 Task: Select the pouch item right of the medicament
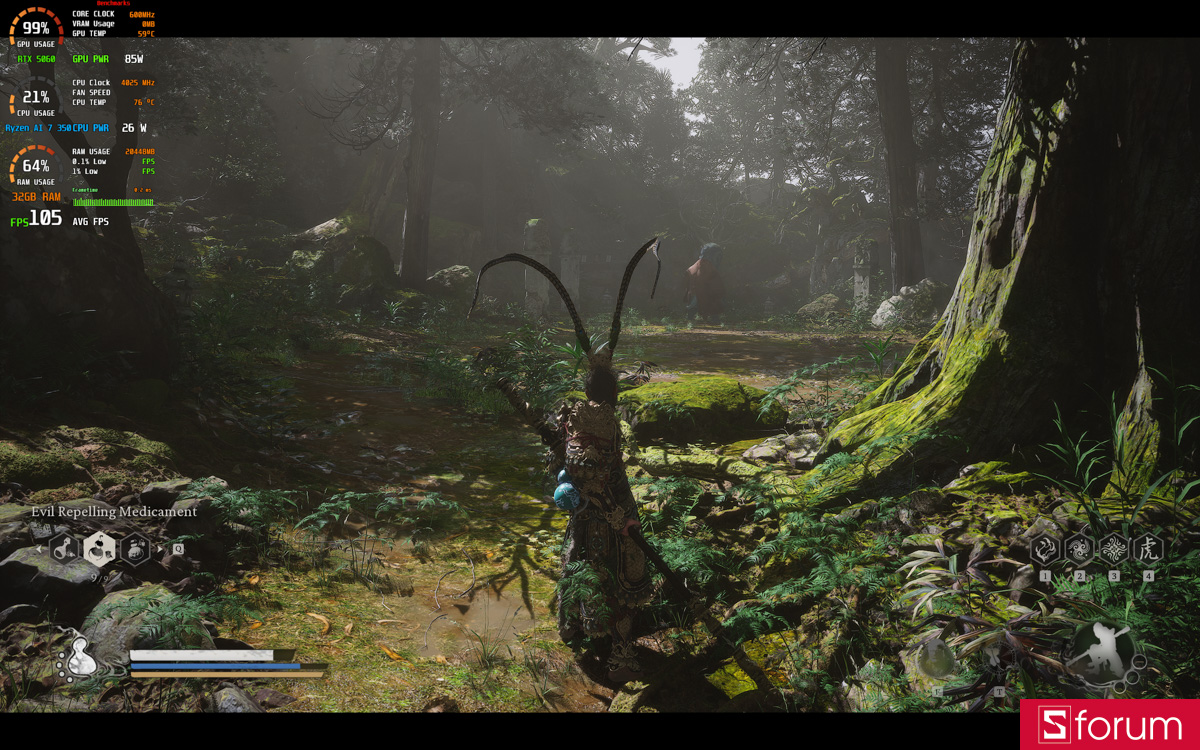[134, 548]
